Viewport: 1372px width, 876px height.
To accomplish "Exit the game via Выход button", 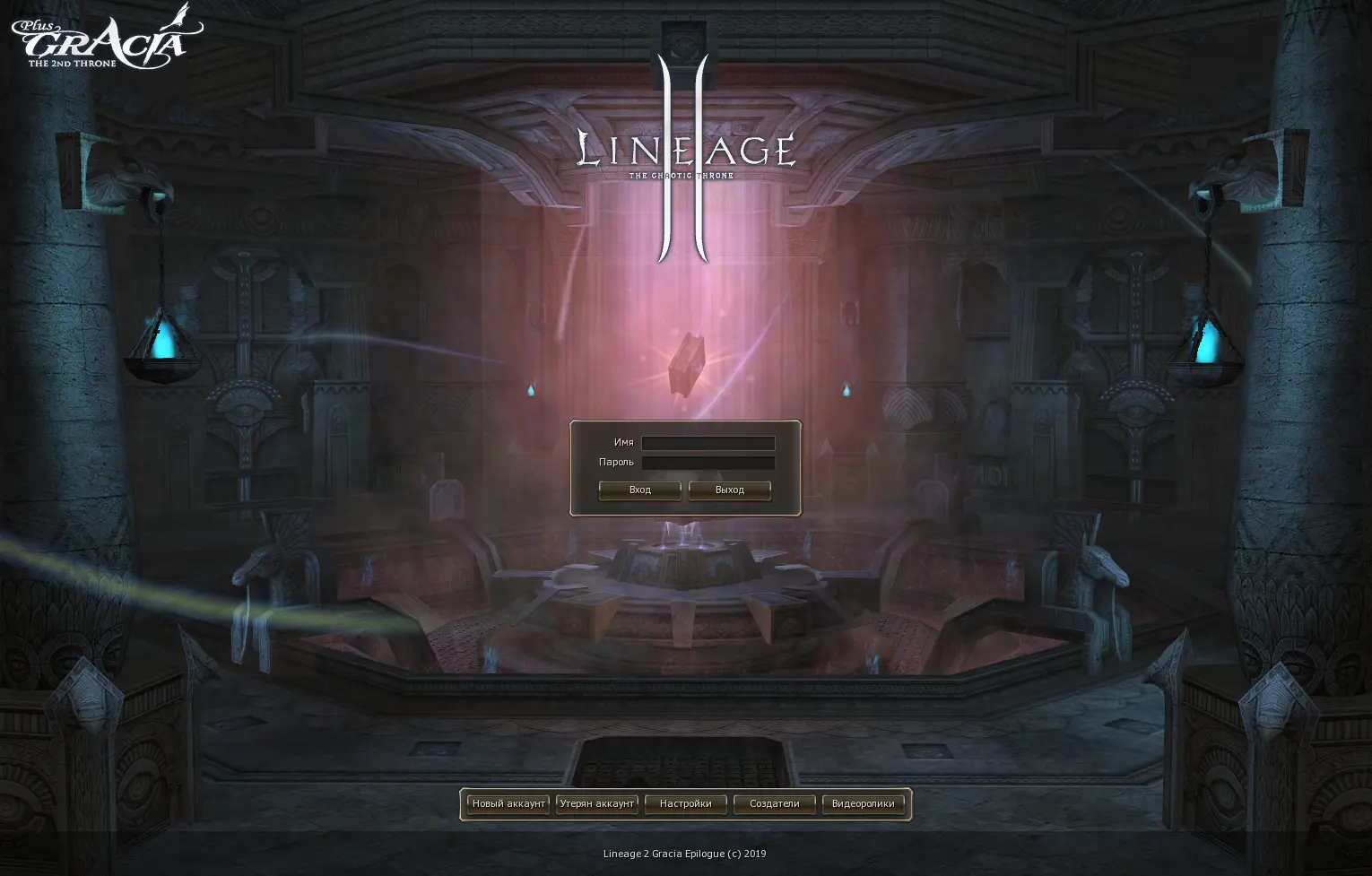I will tap(729, 490).
